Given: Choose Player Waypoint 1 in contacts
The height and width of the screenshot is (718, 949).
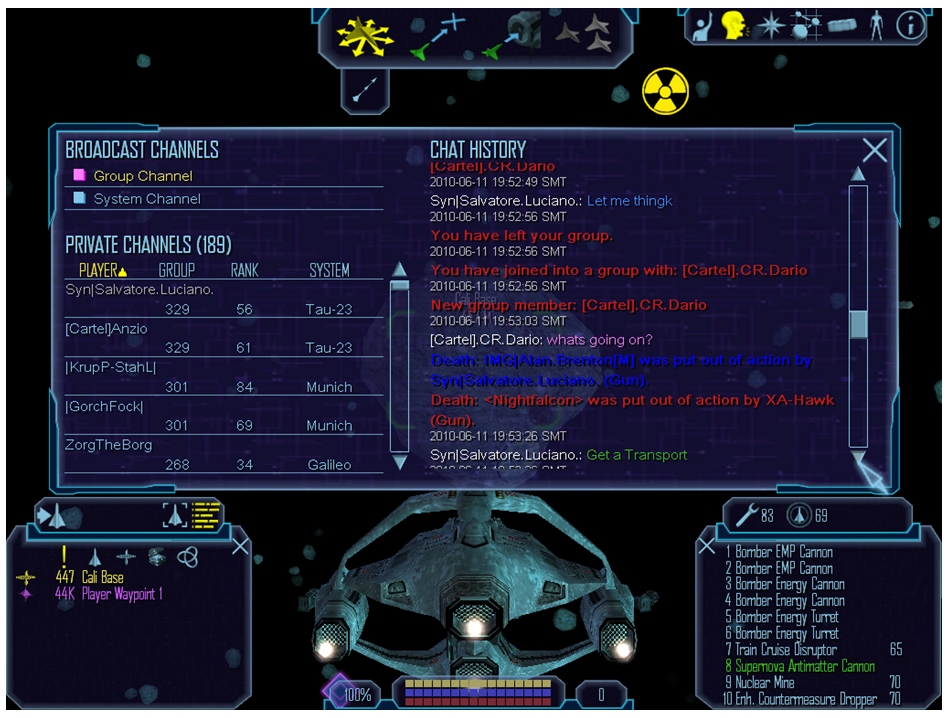Looking at the screenshot, I should click(x=118, y=594).
